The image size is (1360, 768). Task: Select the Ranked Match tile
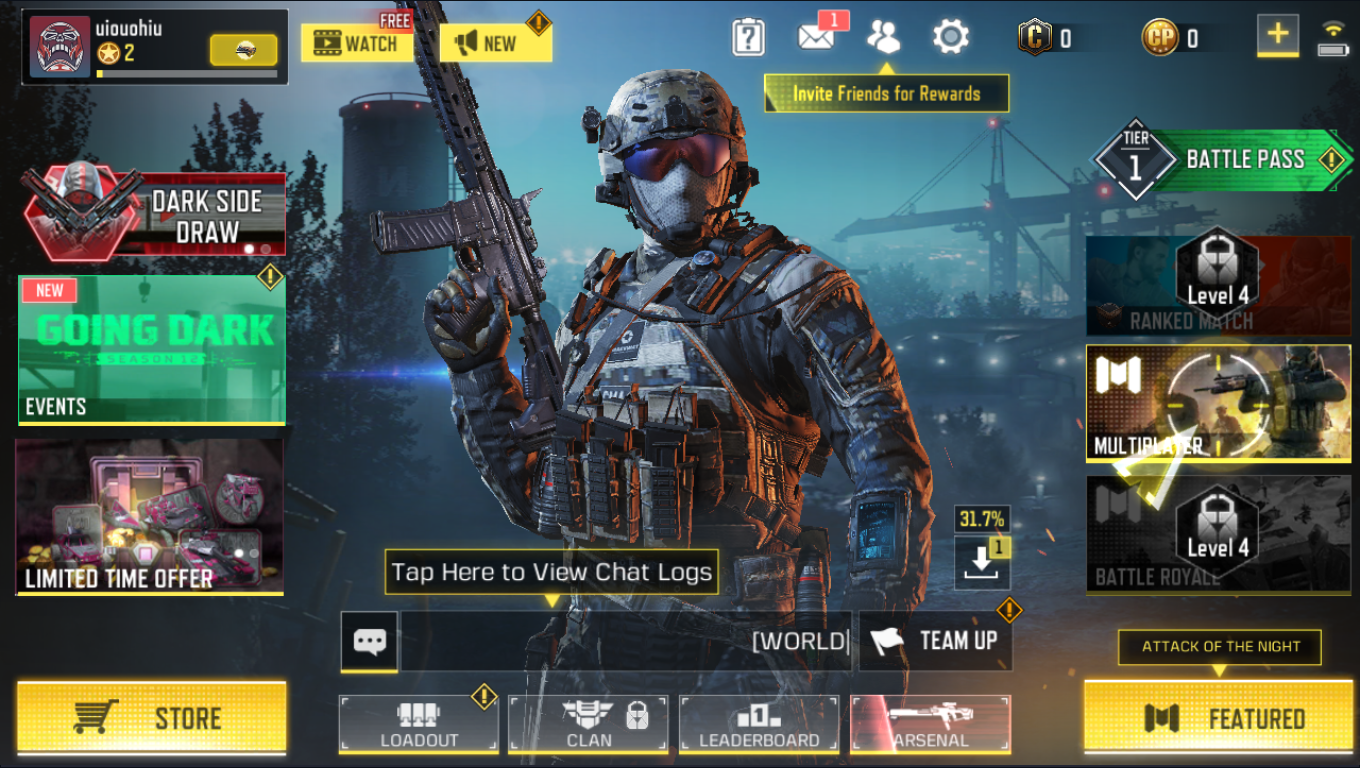click(x=1218, y=286)
